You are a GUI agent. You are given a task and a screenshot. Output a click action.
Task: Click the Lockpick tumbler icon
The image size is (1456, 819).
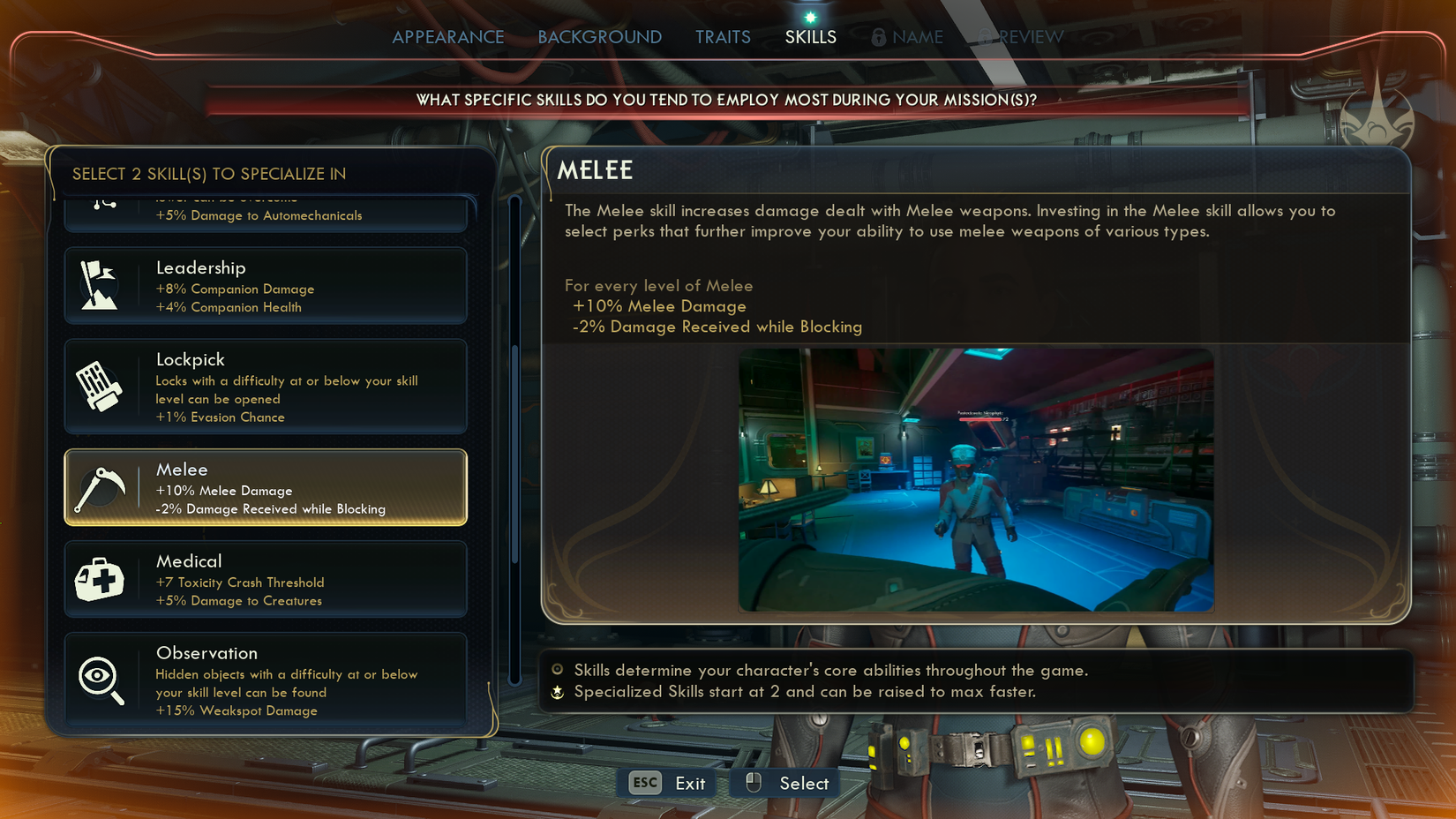point(100,386)
